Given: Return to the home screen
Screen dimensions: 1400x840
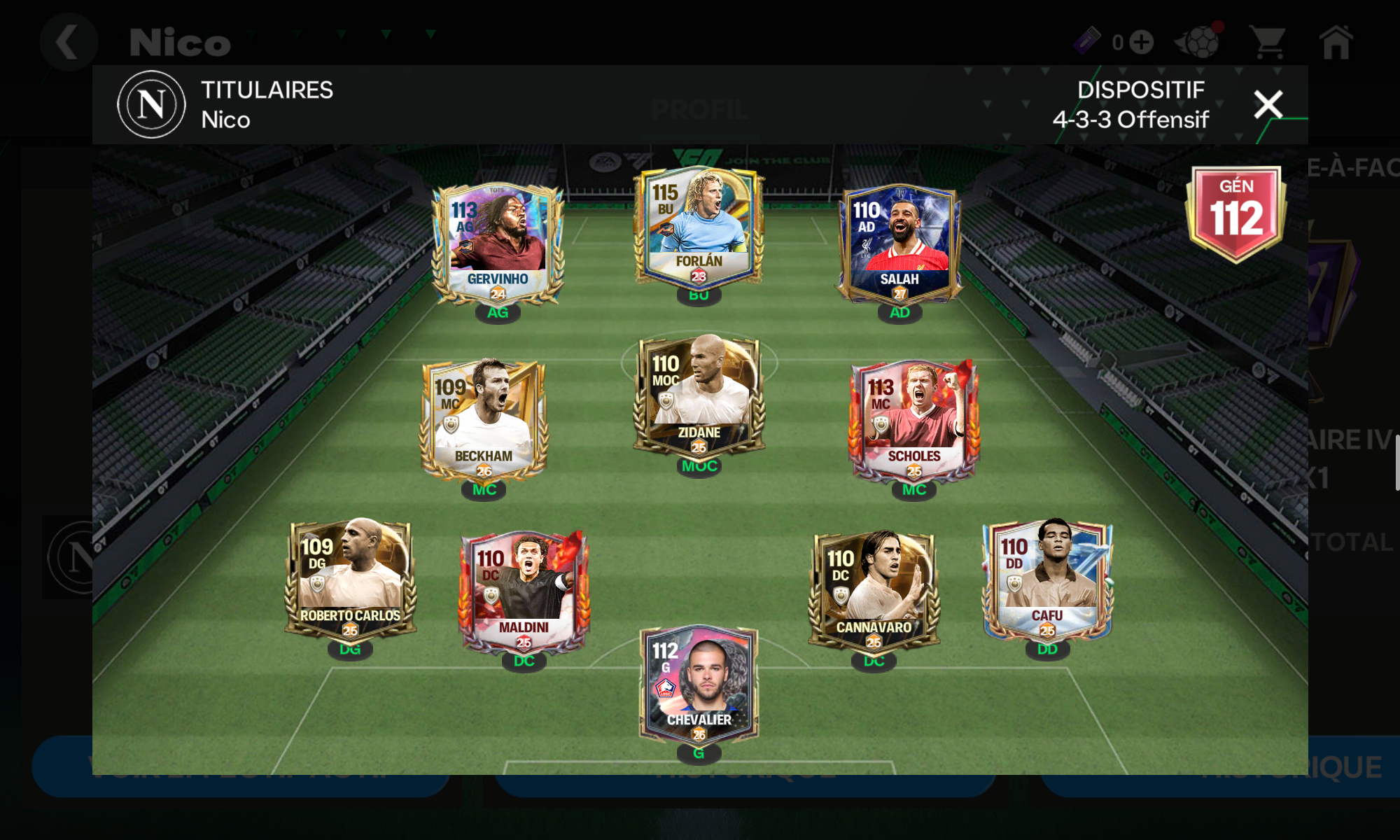Looking at the screenshot, I should pyautogui.click(x=1336, y=43).
